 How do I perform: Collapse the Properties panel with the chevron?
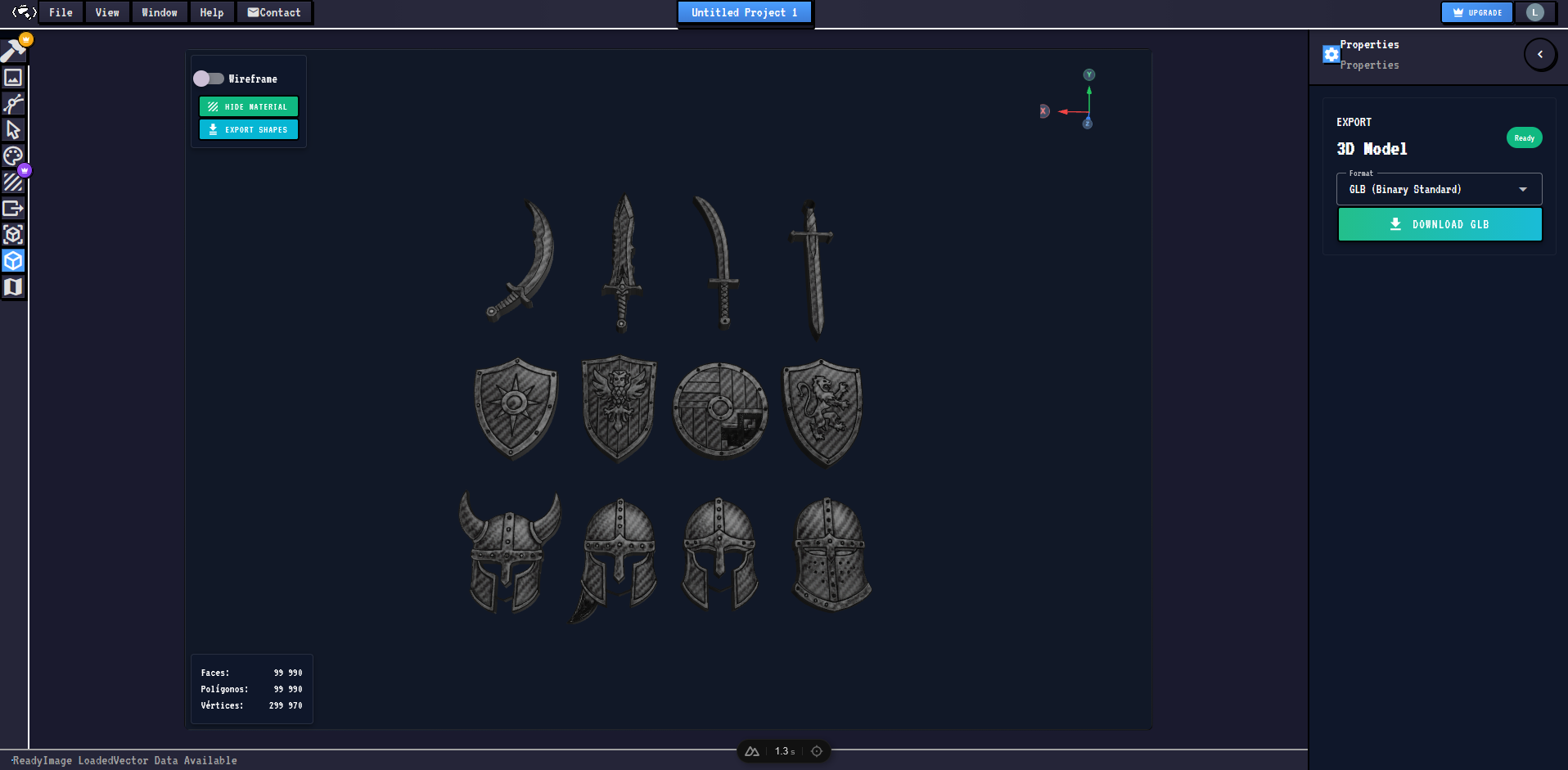1540,54
